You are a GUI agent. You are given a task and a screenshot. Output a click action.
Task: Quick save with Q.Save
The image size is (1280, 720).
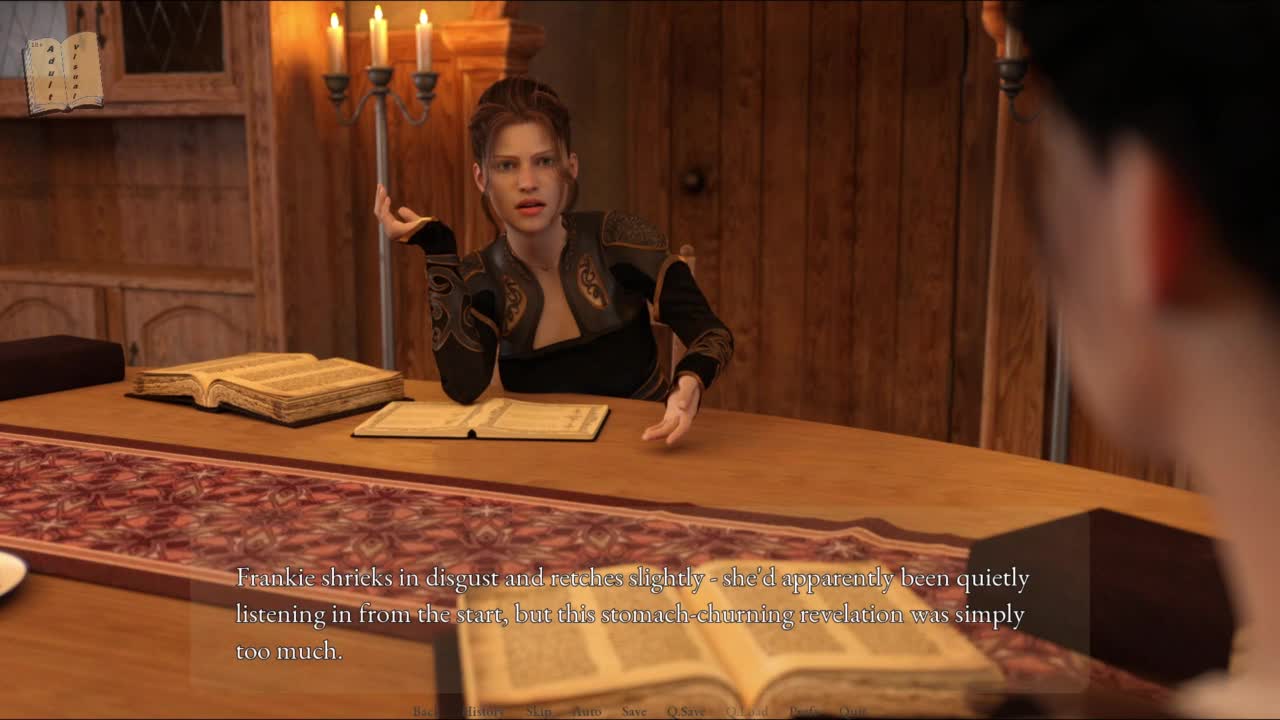(x=686, y=711)
